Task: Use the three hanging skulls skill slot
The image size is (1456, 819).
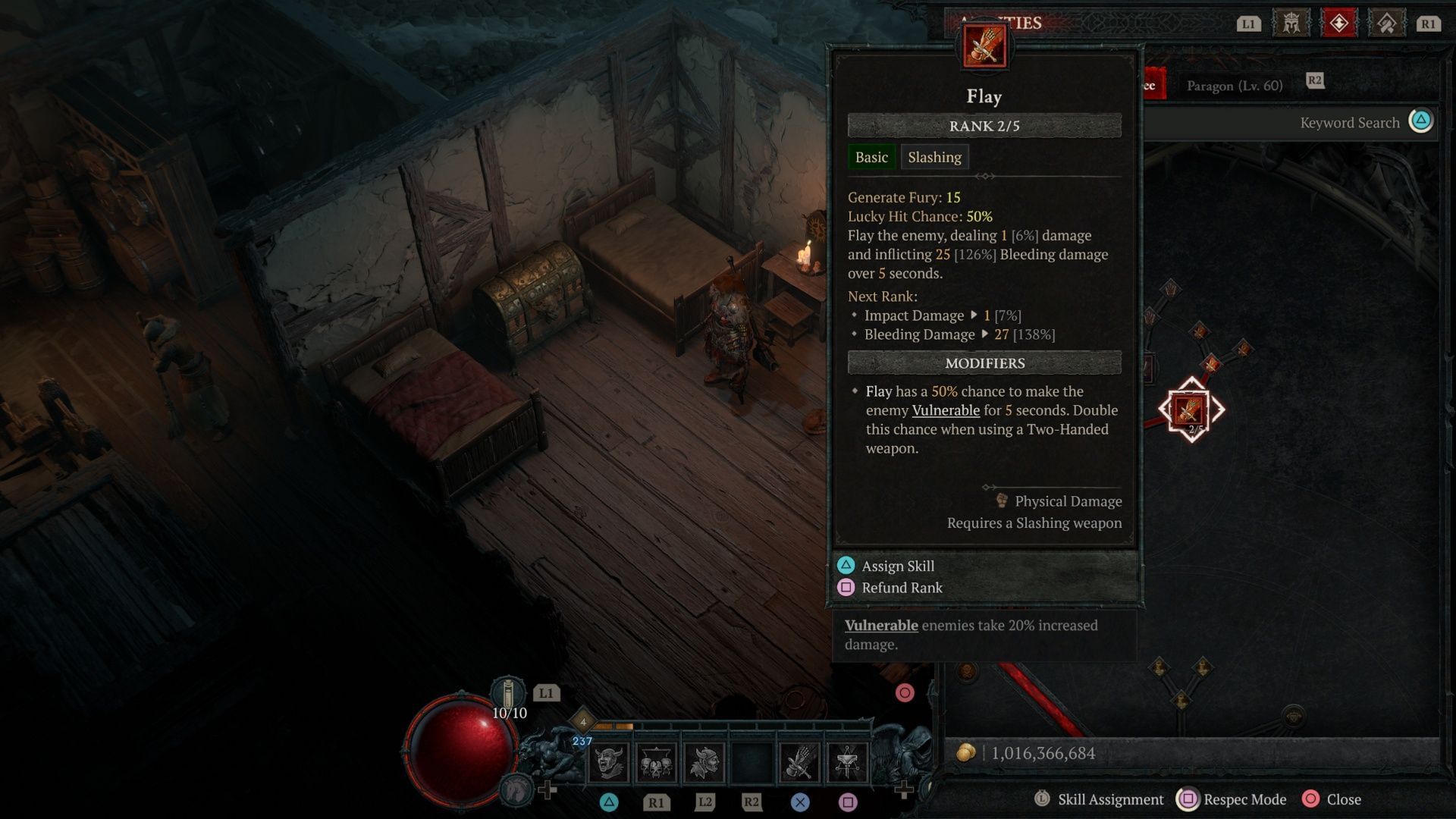Action: (x=656, y=761)
